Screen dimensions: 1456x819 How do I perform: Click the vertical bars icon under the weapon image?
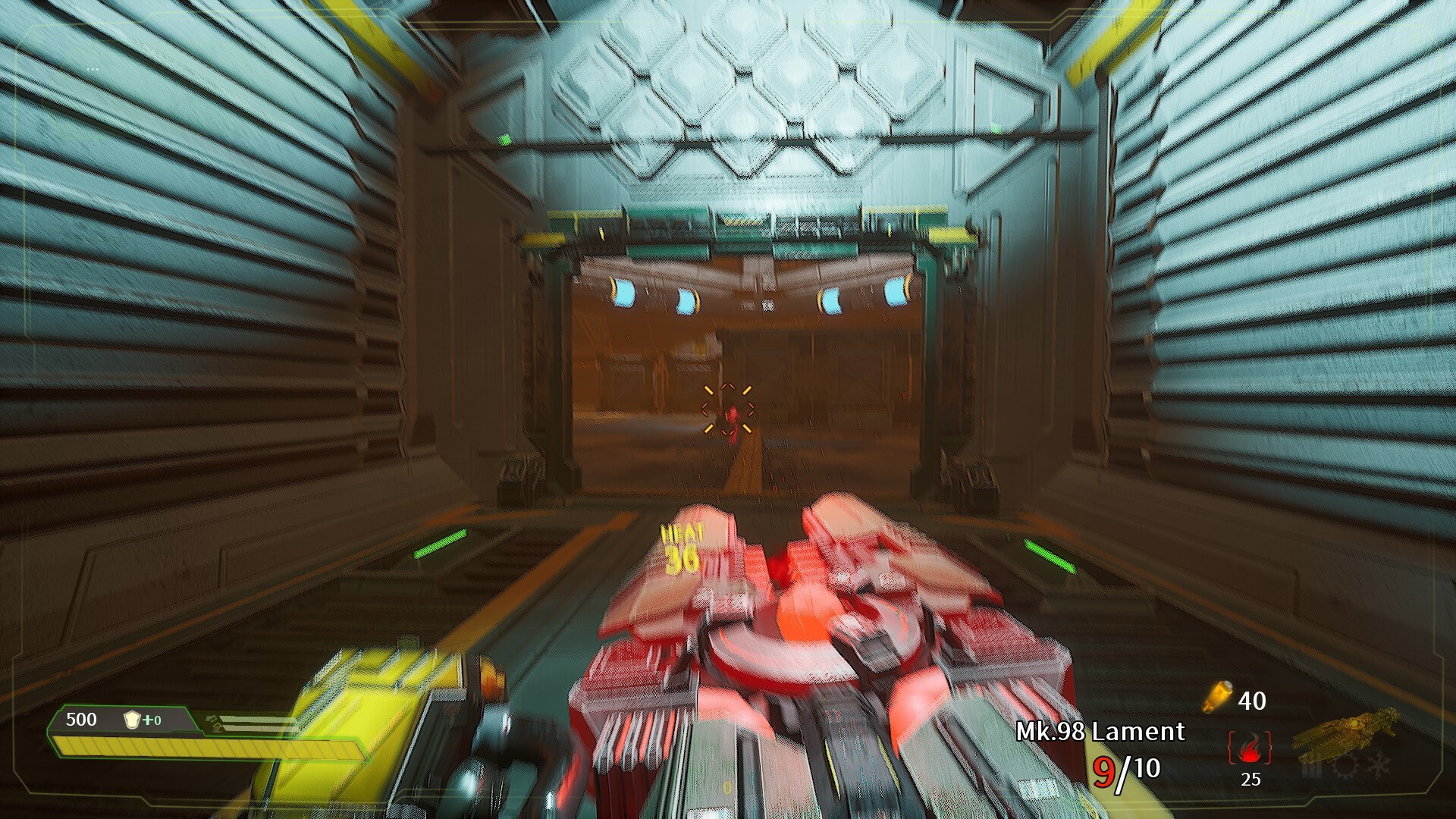(1312, 770)
